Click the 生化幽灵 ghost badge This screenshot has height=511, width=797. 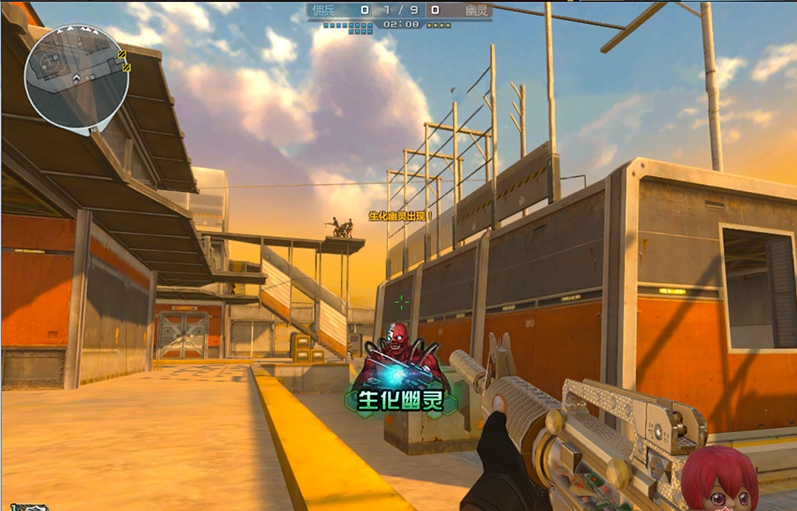pyautogui.click(x=403, y=378)
